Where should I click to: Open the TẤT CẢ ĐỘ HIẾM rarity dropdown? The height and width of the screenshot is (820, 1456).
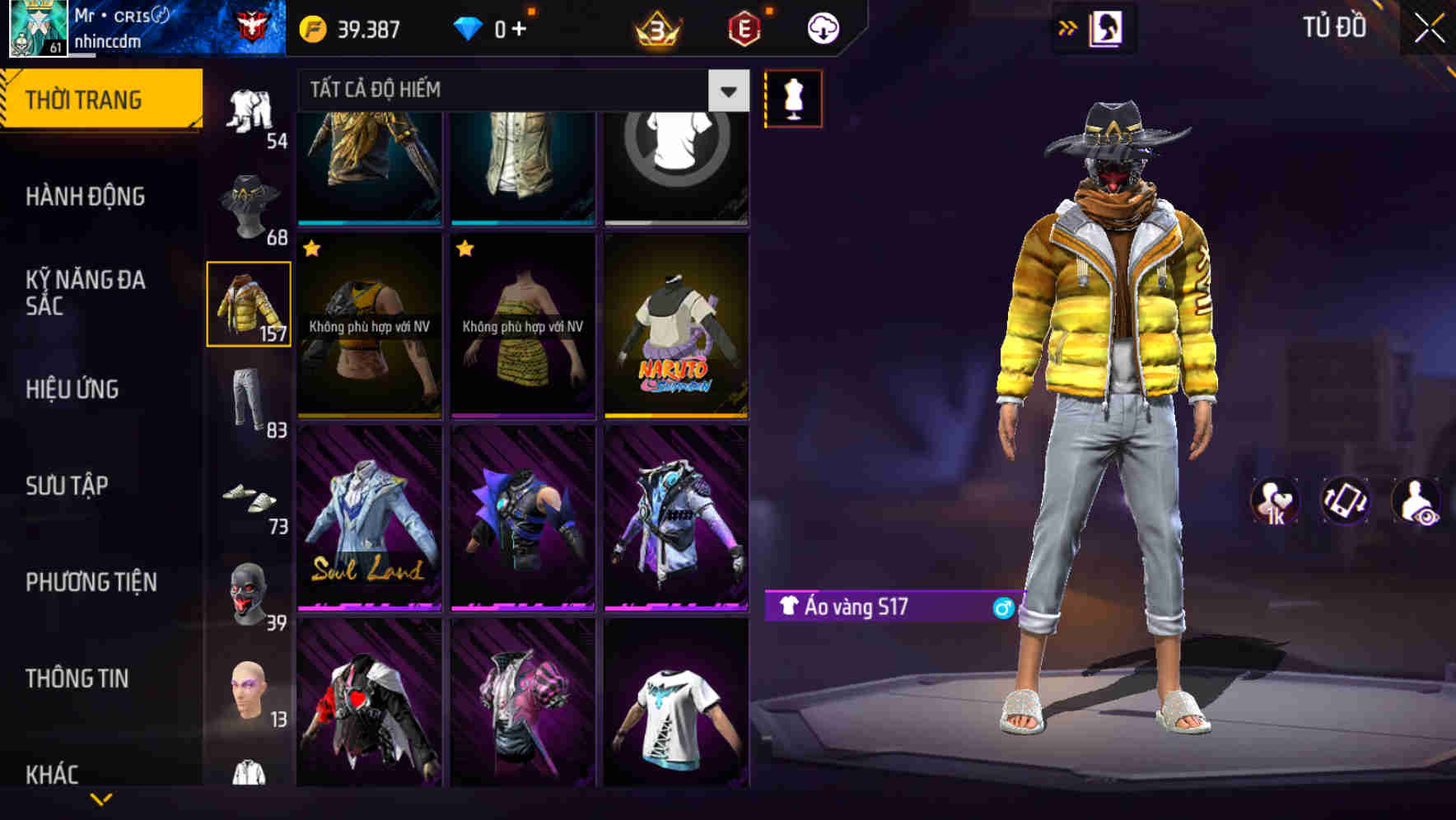point(494,90)
